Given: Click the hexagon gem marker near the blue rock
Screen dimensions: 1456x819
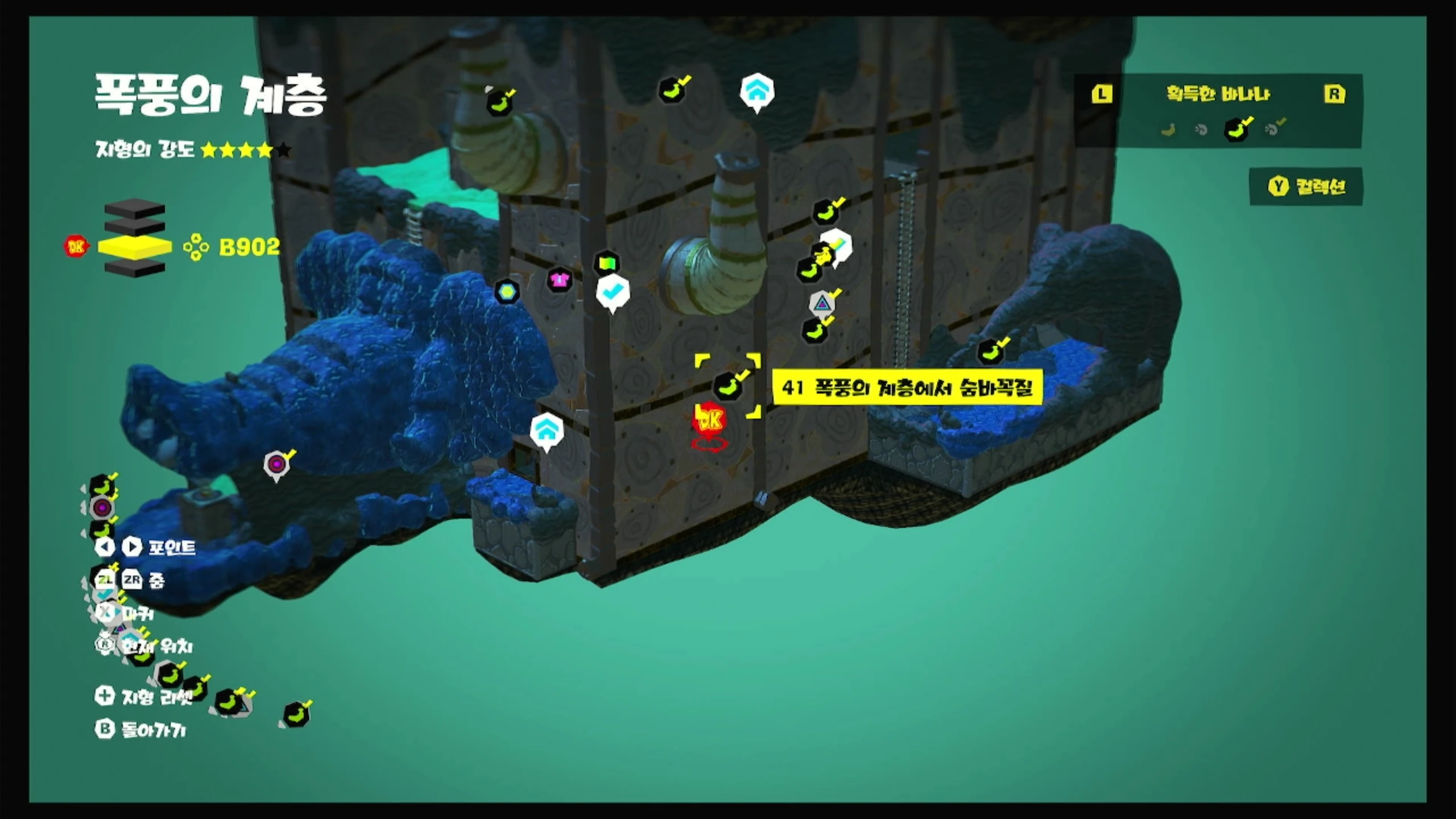Looking at the screenshot, I should (x=507, y=292).
